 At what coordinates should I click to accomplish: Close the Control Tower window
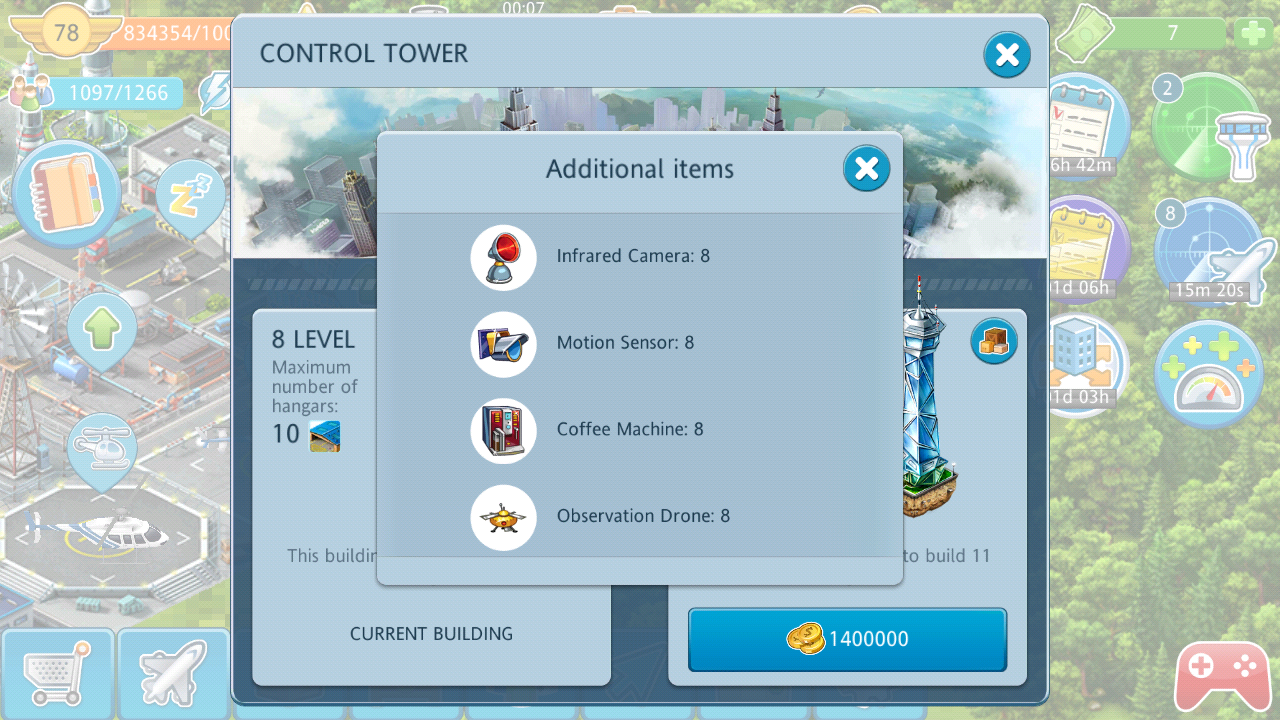[x=1006, y=55]
